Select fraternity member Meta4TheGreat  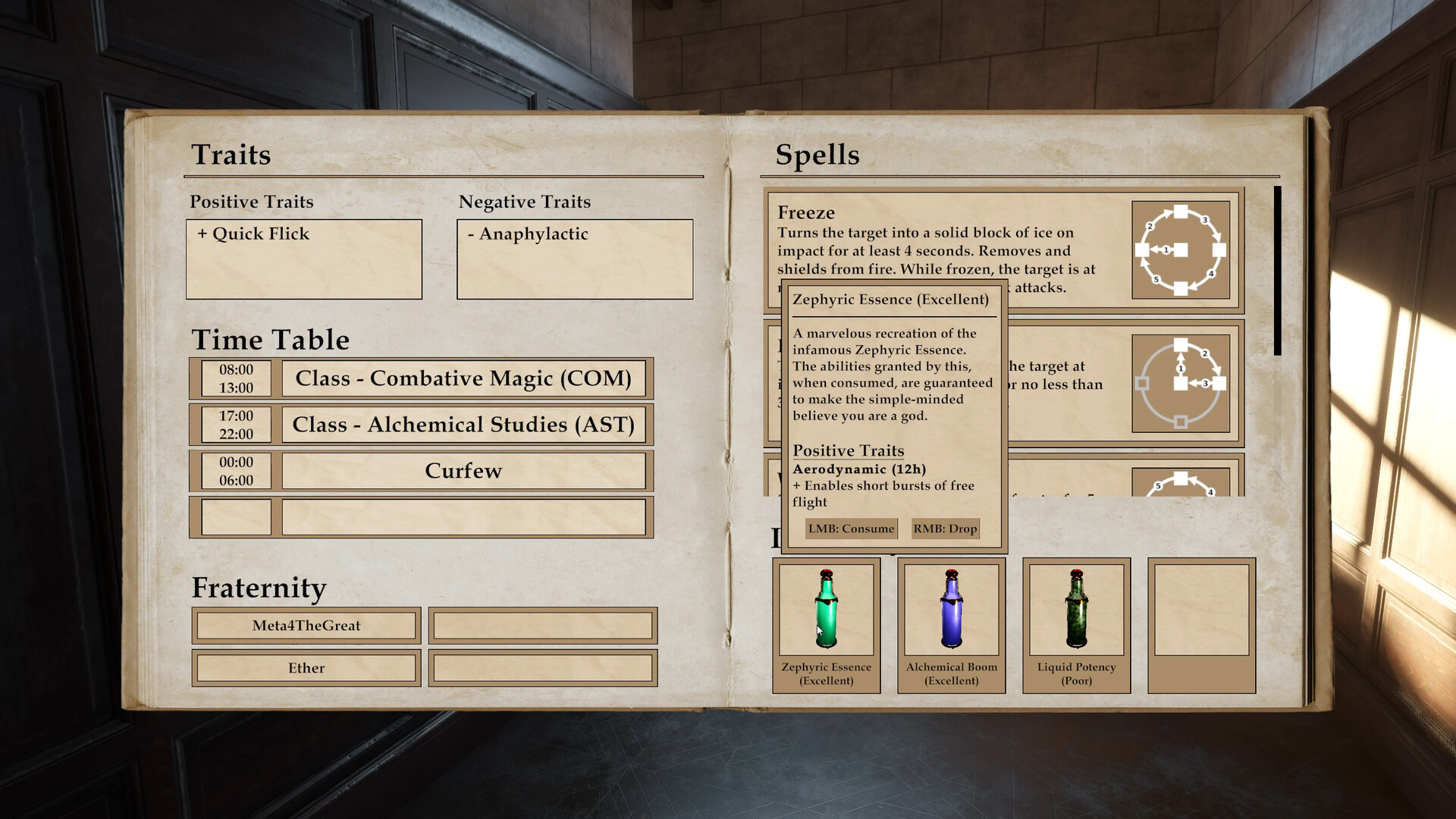coord(306,626)
